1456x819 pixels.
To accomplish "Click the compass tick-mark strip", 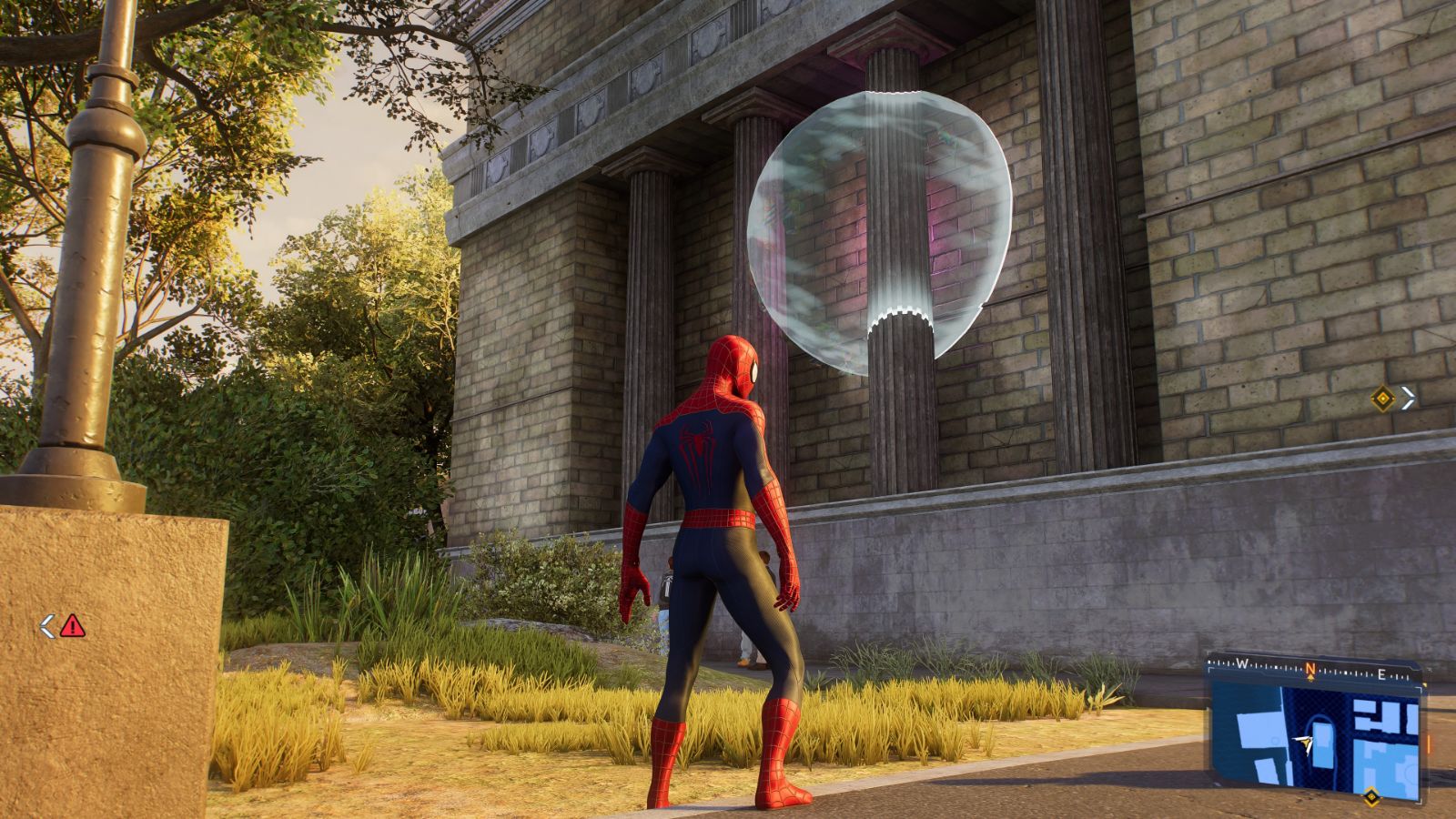I will coord(1272,665).
